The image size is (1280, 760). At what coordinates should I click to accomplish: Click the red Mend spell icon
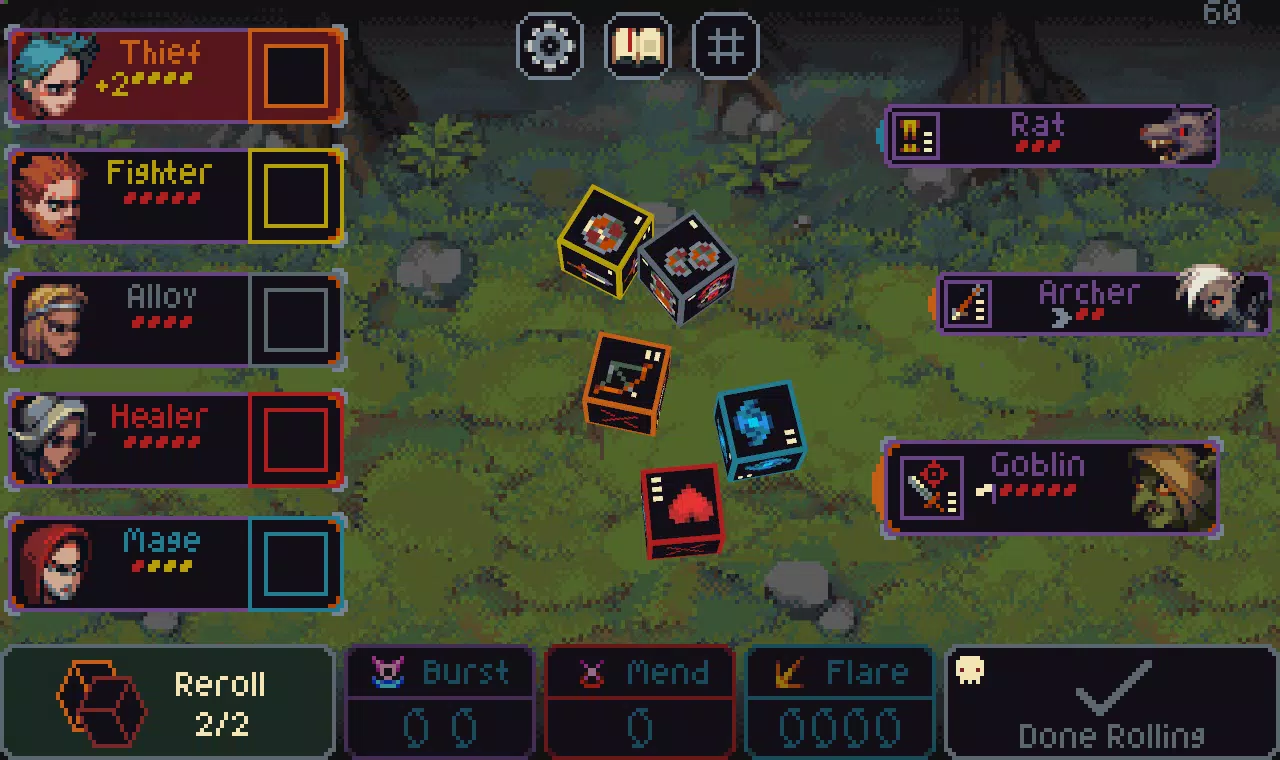(592, 672)
